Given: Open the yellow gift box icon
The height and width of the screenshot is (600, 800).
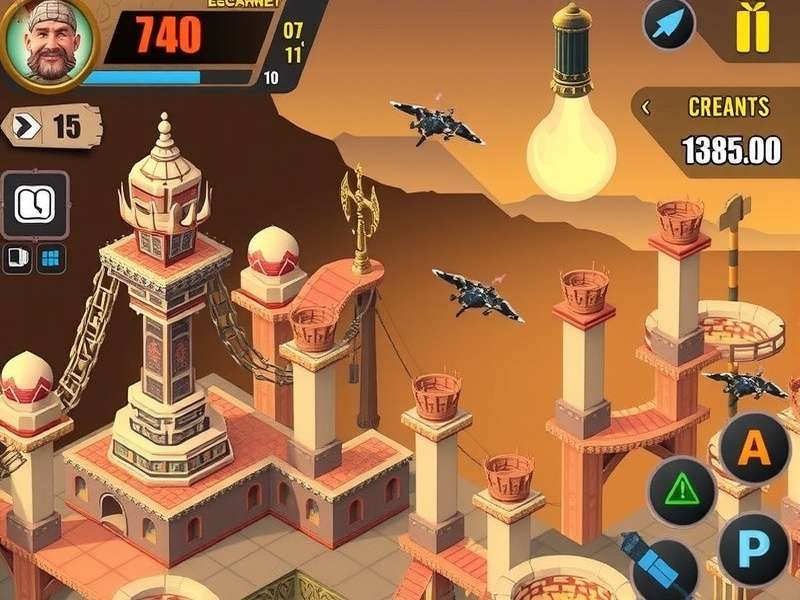Looking at the screenshot, I should tap(752, 29).
